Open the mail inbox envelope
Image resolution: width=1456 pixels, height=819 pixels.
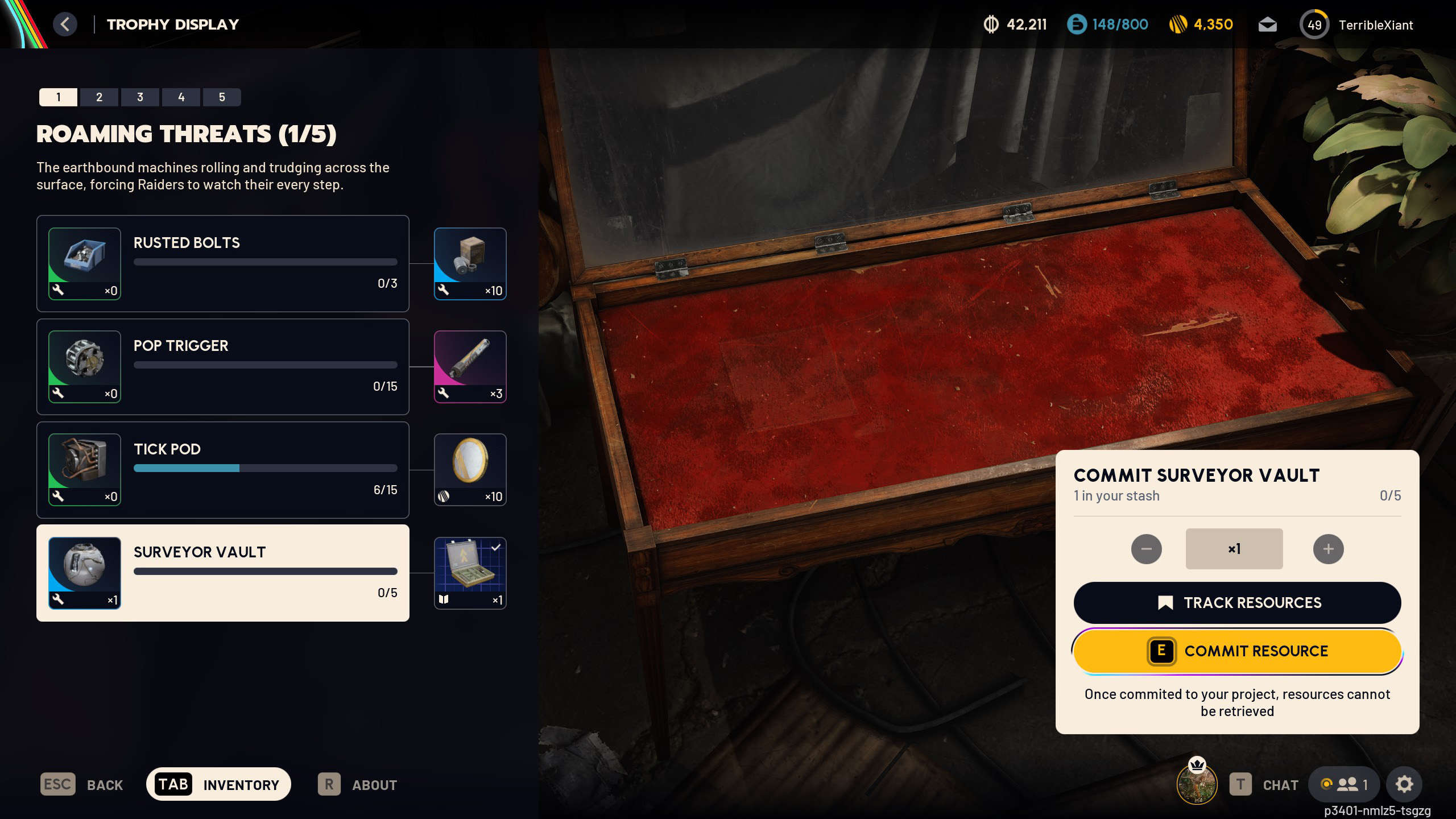pyautogui.click(x=1267, y=25)
